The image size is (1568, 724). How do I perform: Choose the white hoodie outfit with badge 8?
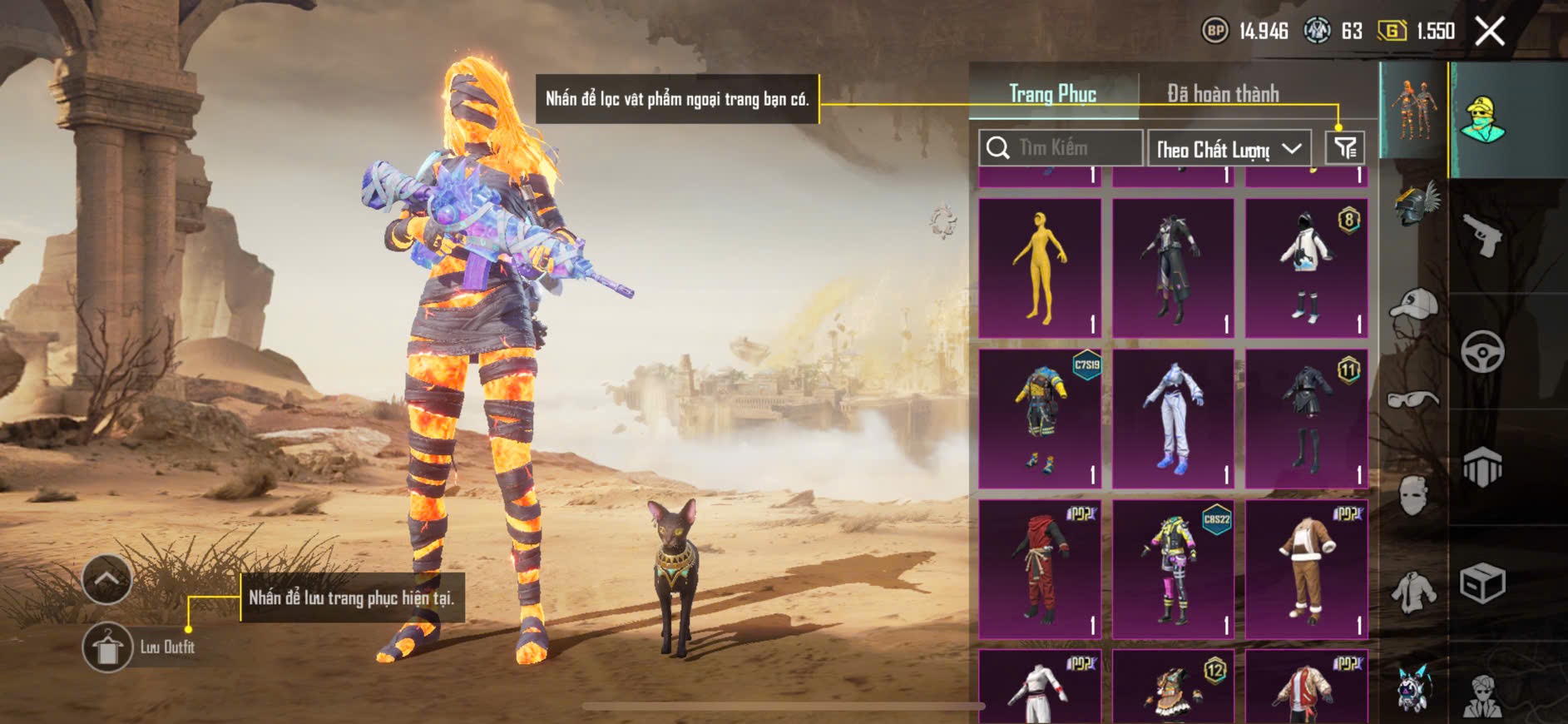pyautogui.click(x=1306, y=268)
